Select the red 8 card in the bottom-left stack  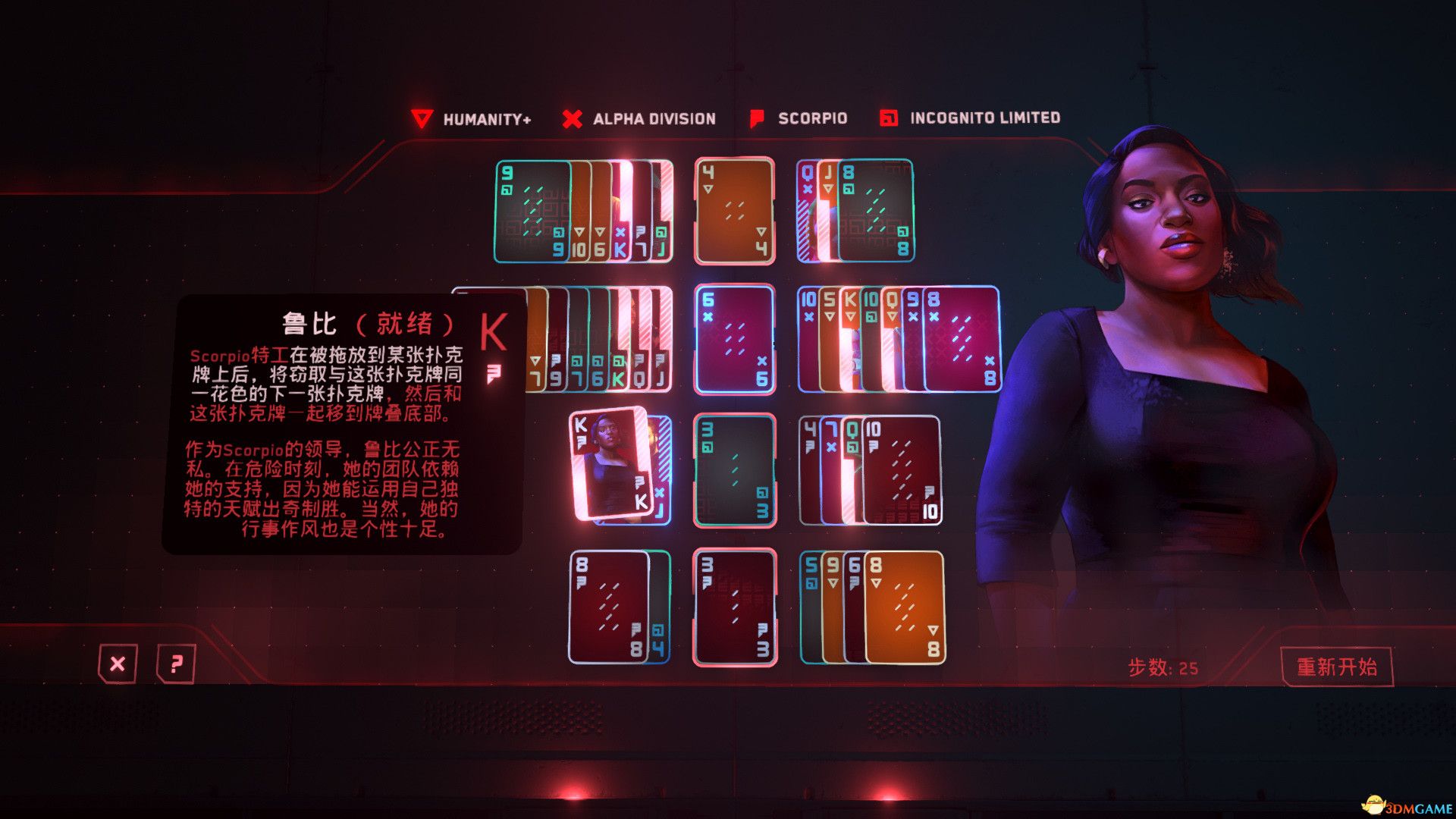coord(607,607)
